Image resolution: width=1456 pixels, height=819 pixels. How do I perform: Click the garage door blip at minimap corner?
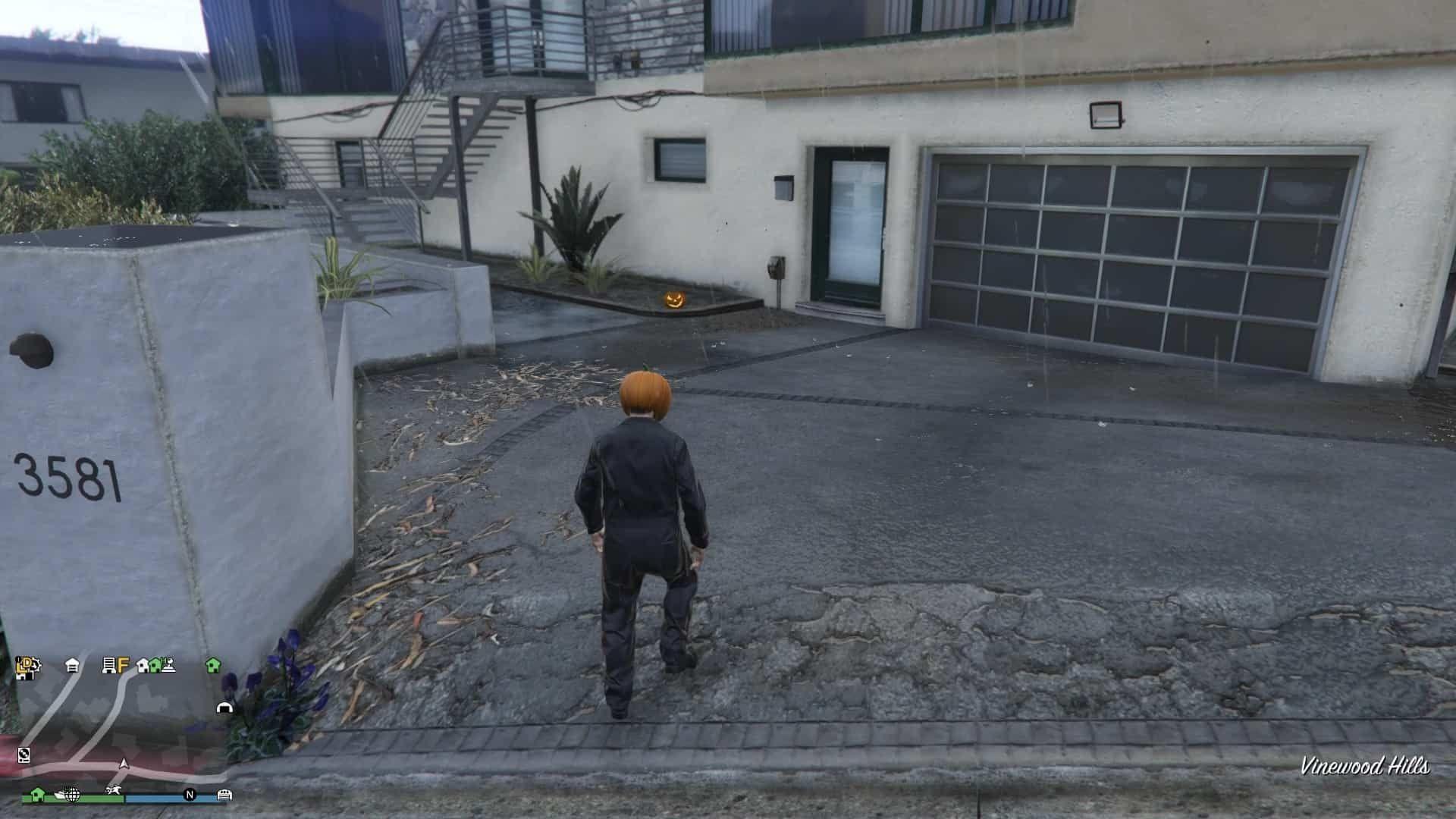tap(224, 795)
